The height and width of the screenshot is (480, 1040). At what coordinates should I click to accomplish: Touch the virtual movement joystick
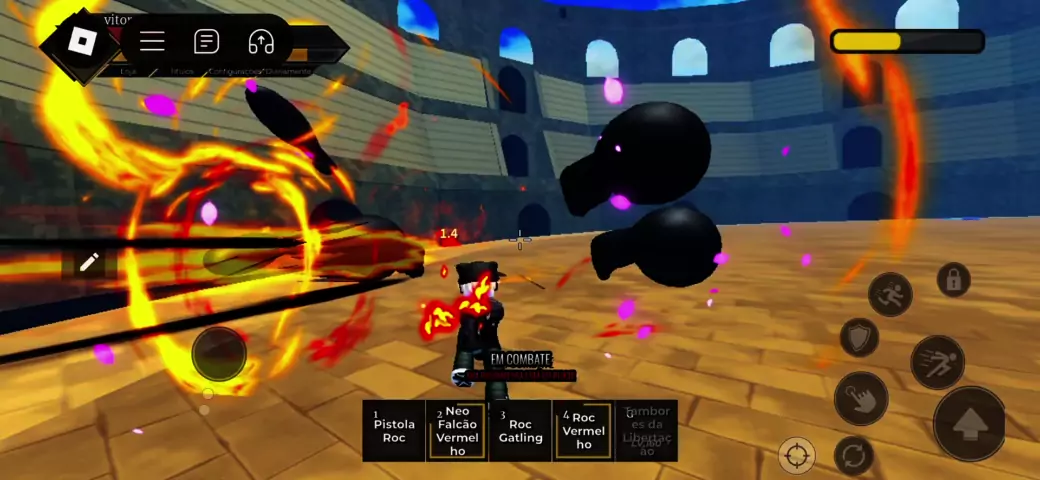click(219, 353)
